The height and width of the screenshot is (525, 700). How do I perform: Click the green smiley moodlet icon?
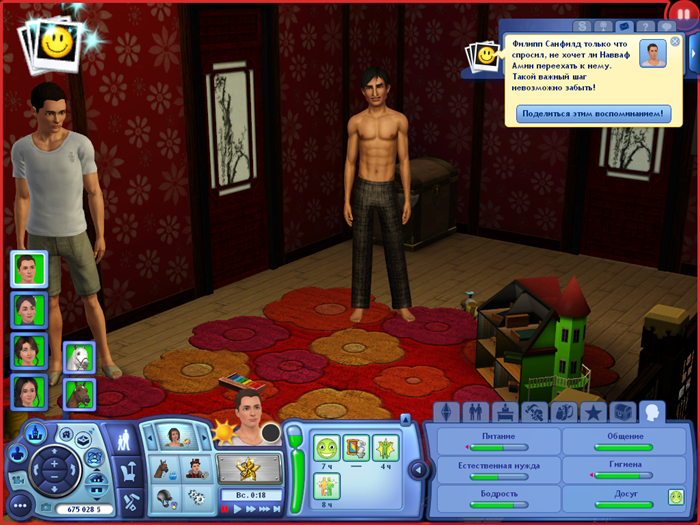327,447
